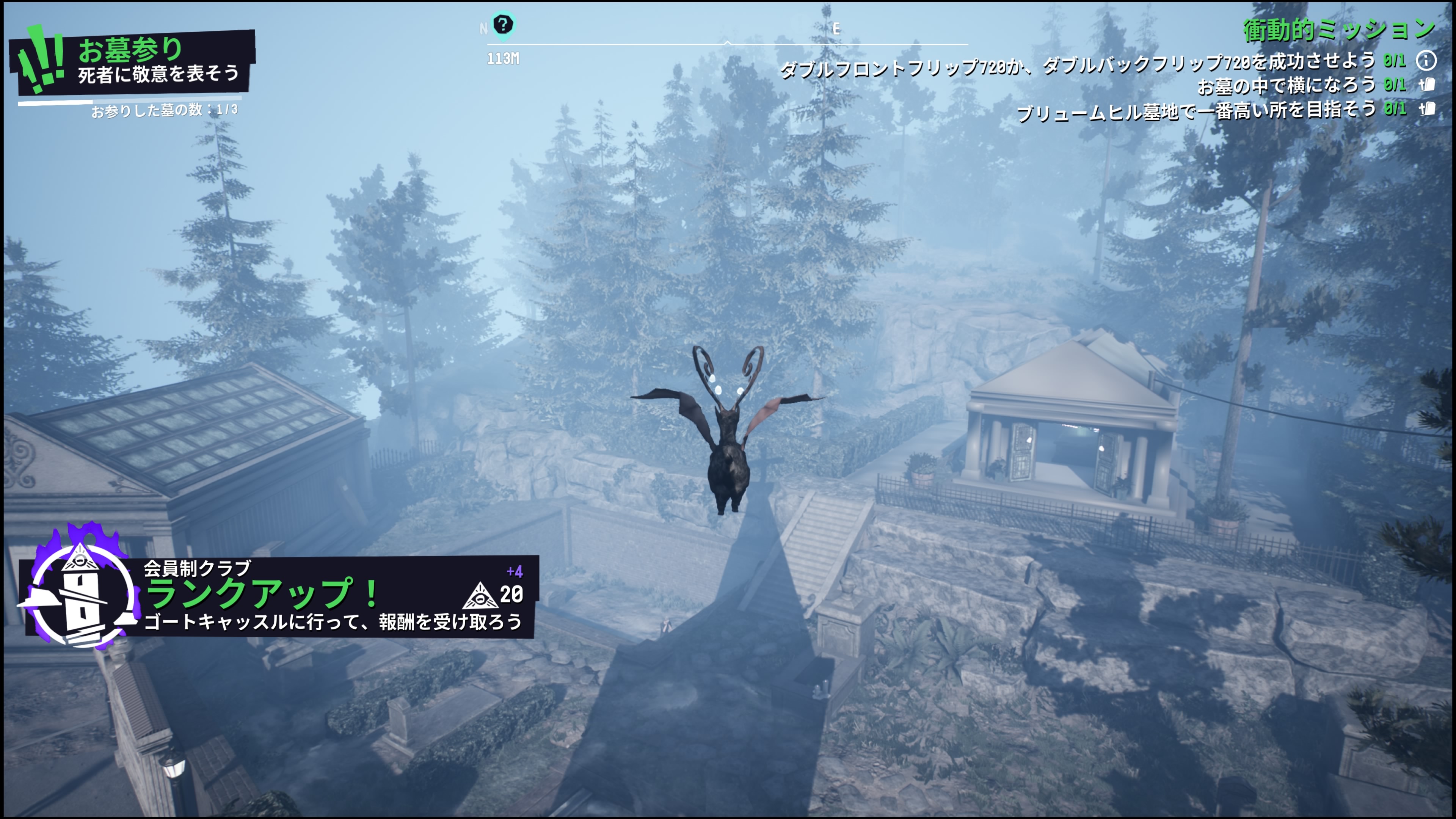This screenshot has height=819, width=1456.
Task: Click the info icon beside the flip mission
Action: (1426, 60)
